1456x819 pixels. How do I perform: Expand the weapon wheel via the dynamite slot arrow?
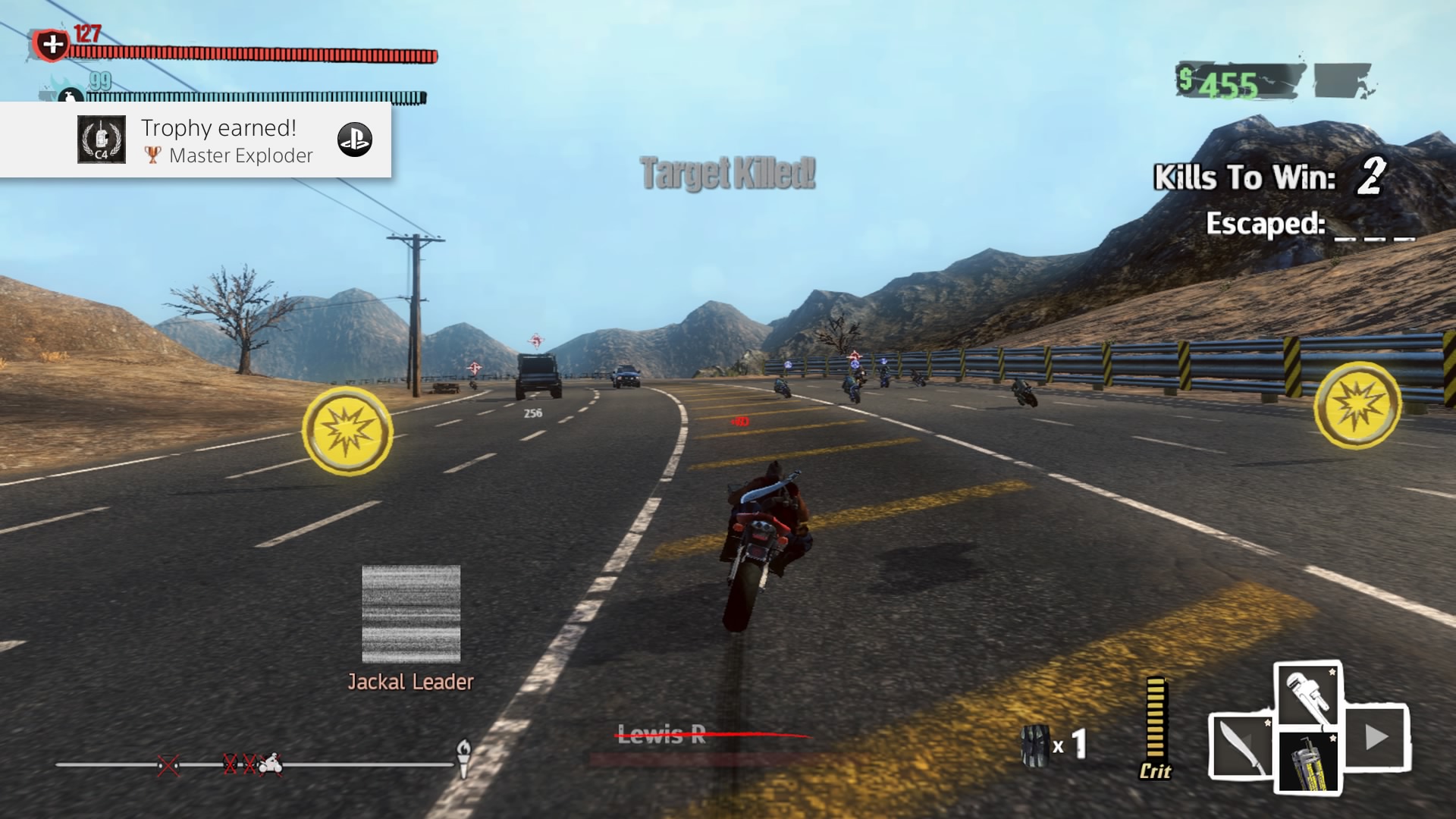pyautogui.click(x=1376, y=736)
